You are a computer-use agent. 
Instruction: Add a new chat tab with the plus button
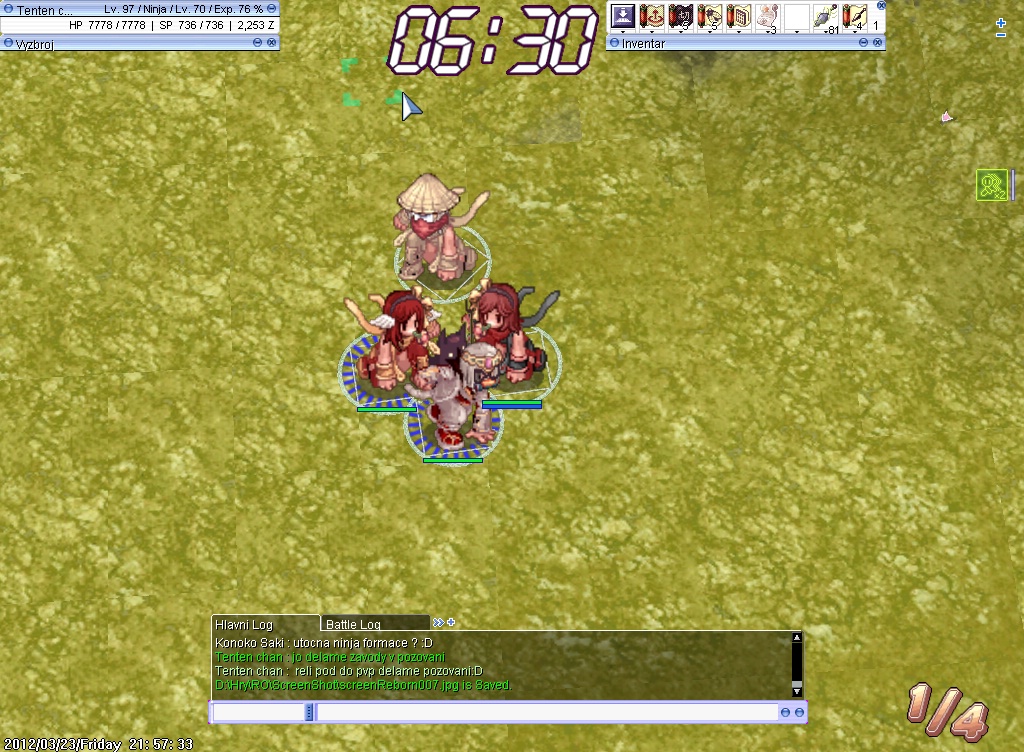pyautogui.click(x=451, y=622)
